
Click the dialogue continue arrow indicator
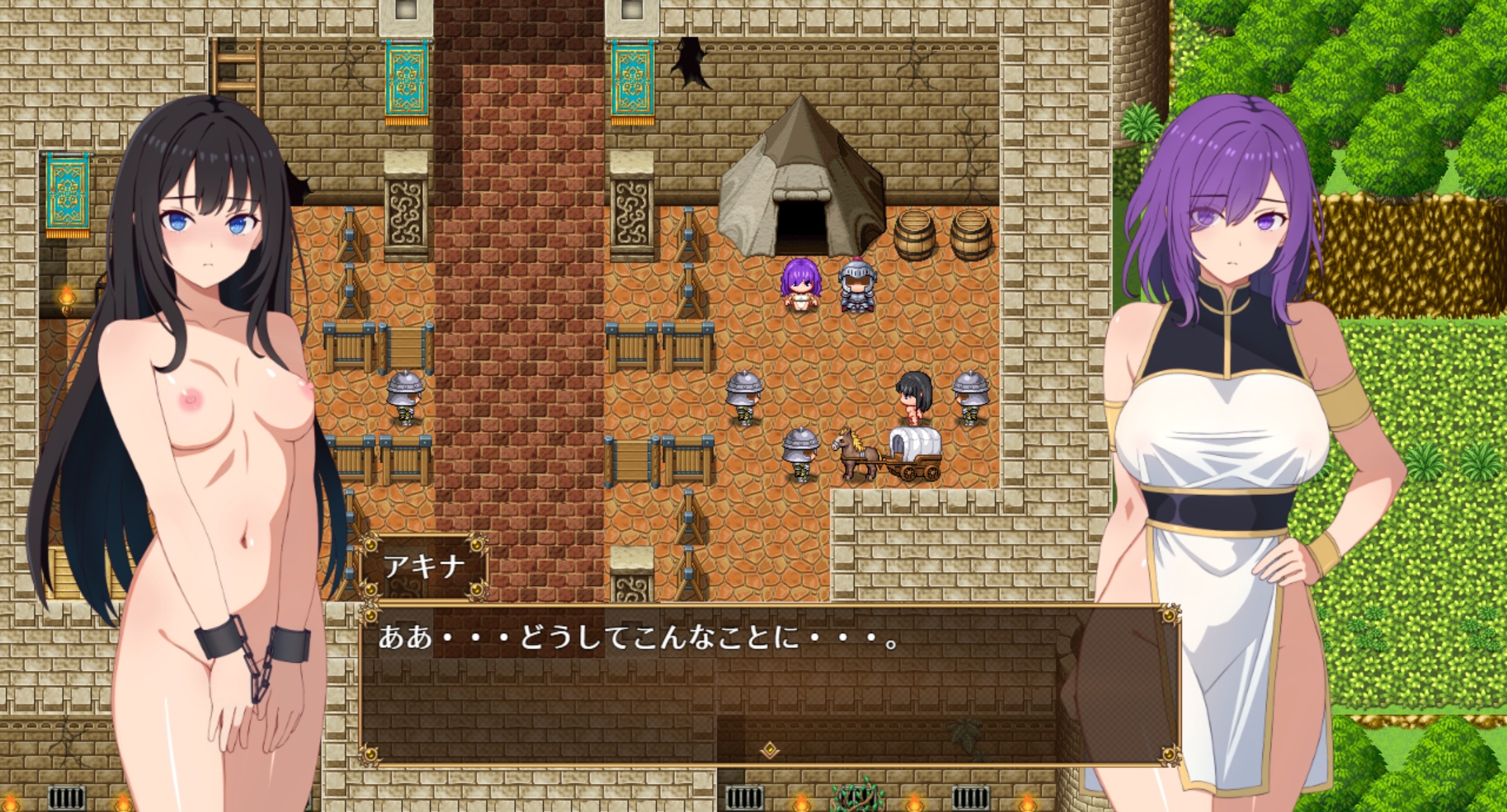click(770, 750)
